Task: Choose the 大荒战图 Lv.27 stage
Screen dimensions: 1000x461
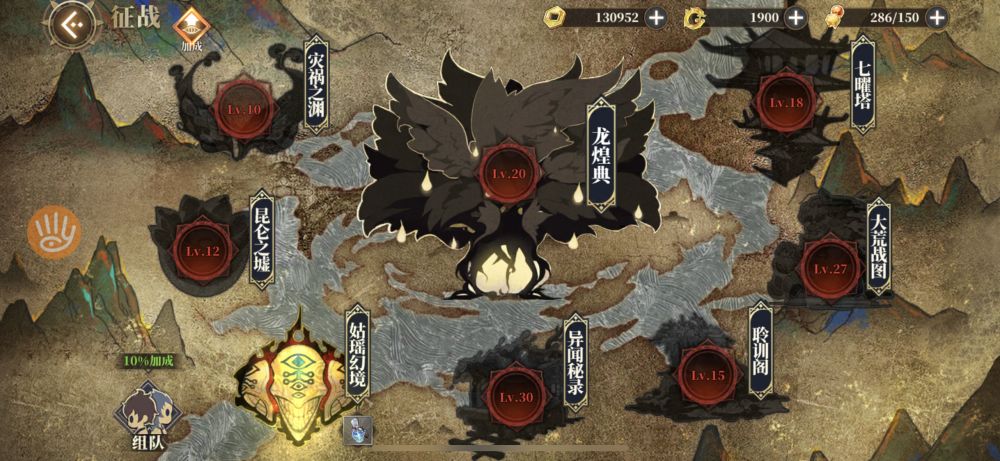Action: [830, 267]
